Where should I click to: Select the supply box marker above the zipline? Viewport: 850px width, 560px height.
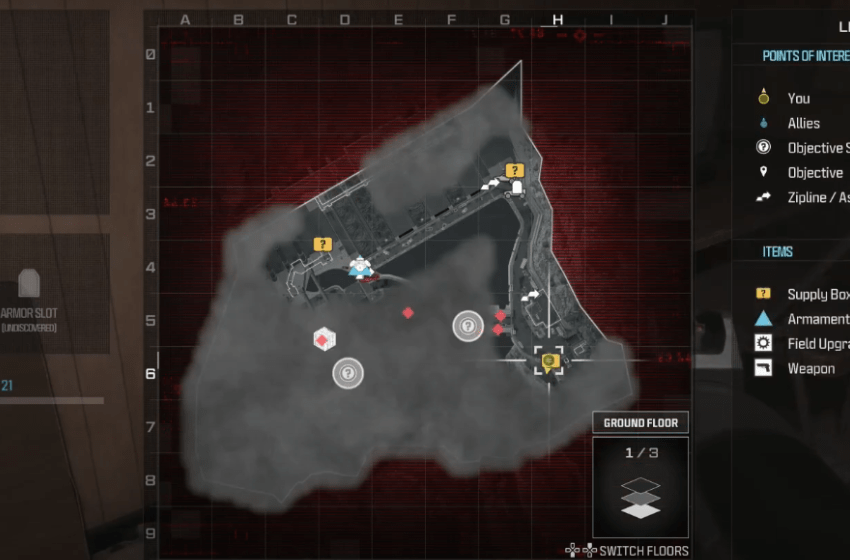tap(514, 171)
